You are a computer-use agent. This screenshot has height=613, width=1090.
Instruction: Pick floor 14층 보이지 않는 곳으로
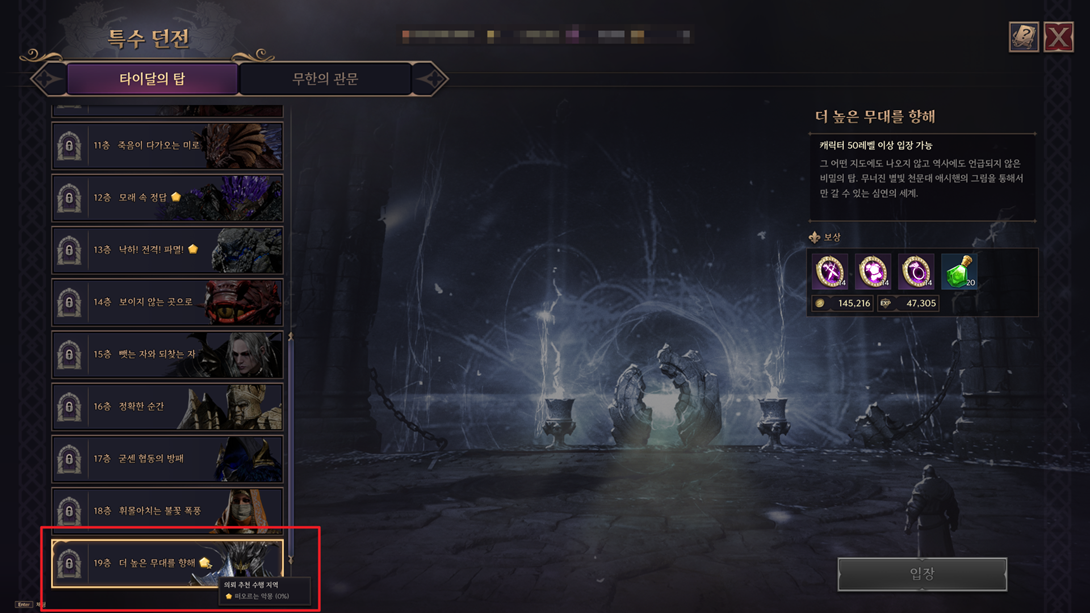pos(167,302)
